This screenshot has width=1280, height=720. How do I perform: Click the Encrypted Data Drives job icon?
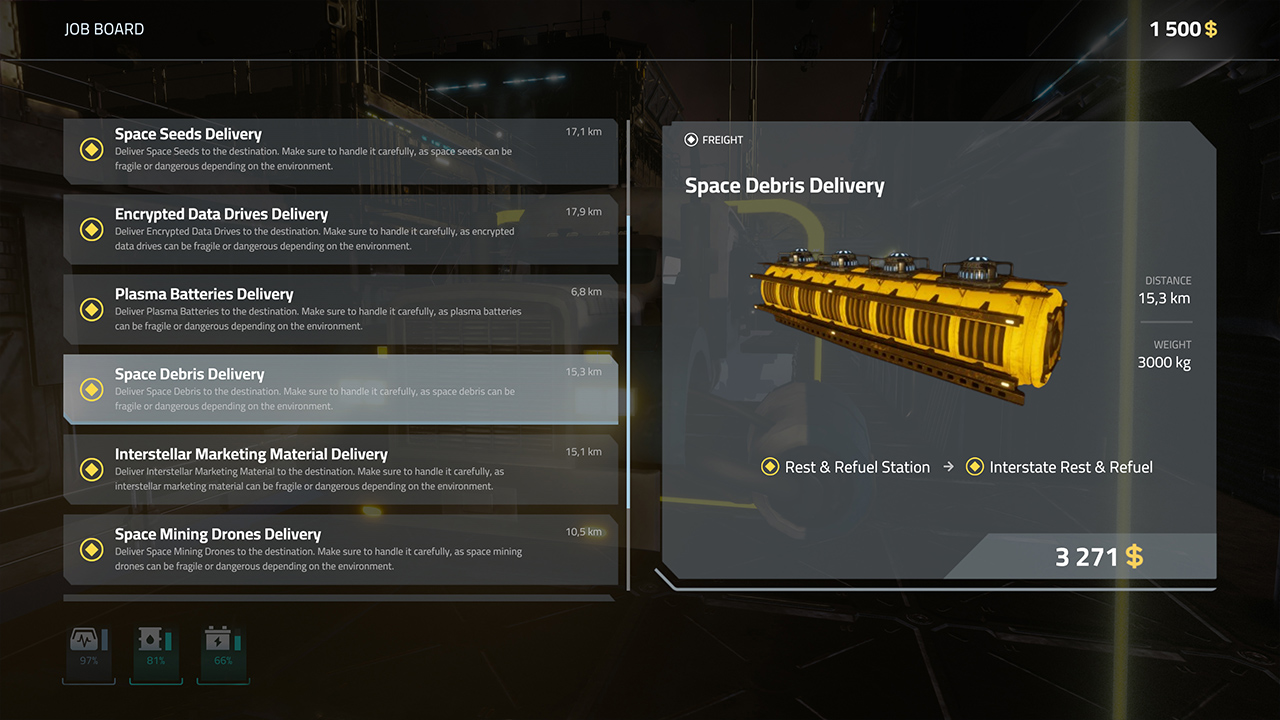pos(92,229)
